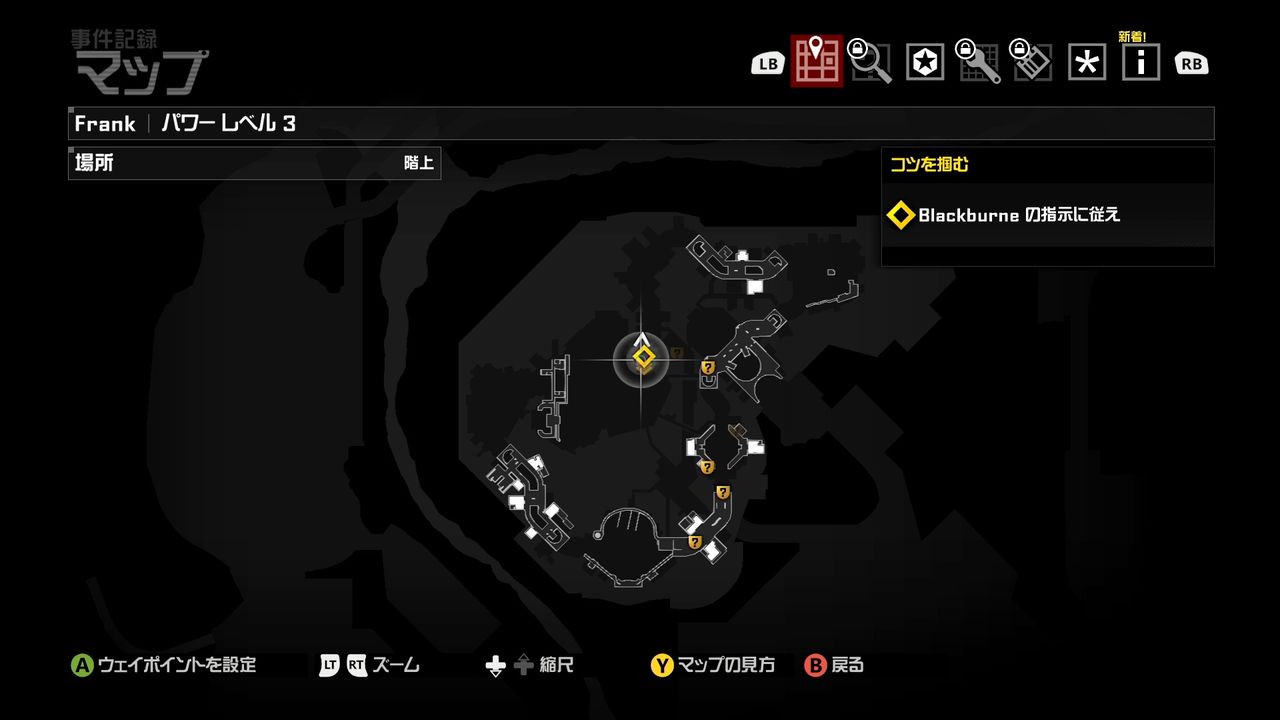
Task: Click the info icon marked 新着!
Action: pos(1140,61)
